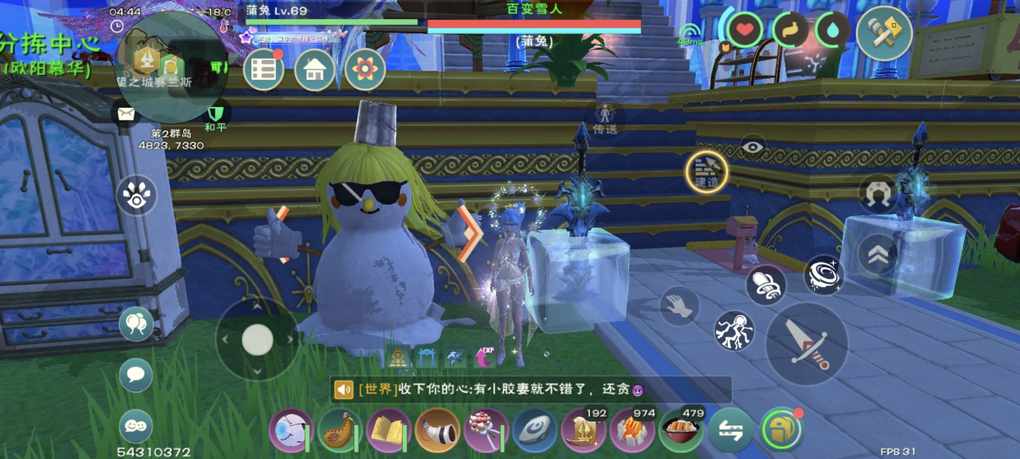Open the mail envelope icon
This screenshot has height=459, width=1020.
pos(126,113)
